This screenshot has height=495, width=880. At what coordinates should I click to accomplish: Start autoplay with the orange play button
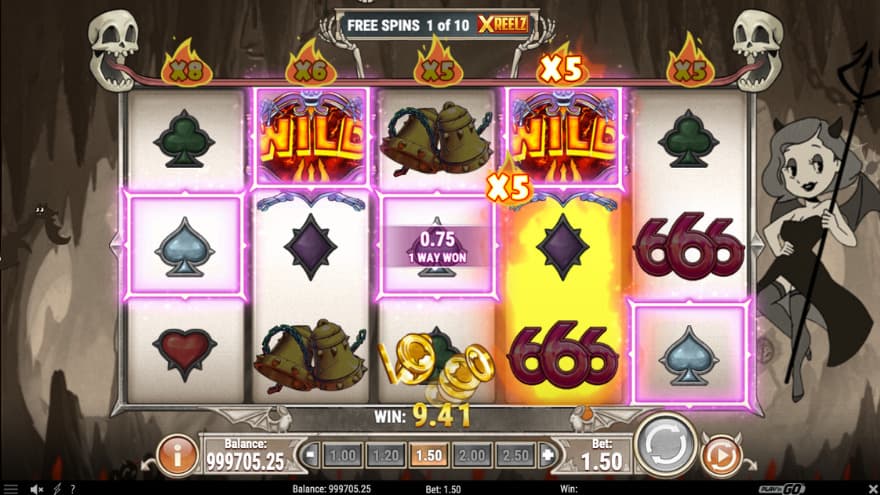[x=720, y=455]
